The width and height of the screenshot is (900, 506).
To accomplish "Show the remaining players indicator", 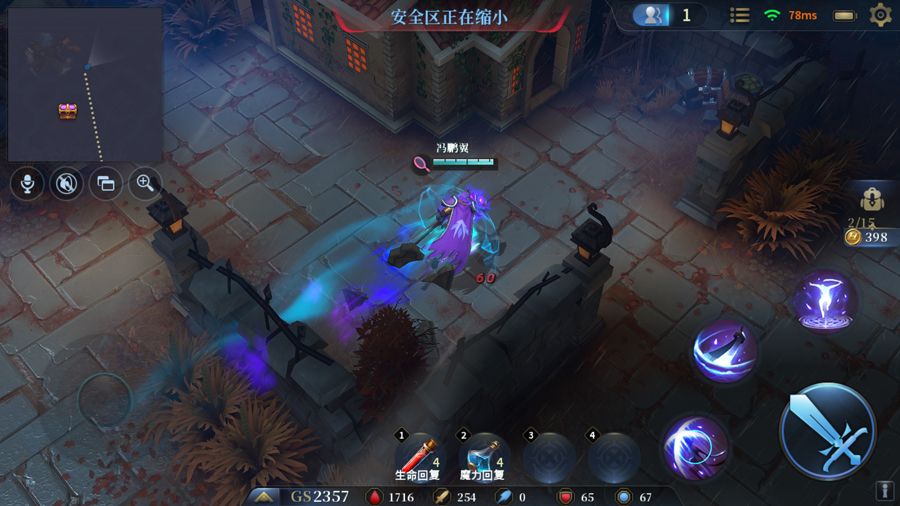I will coord(667,15).
